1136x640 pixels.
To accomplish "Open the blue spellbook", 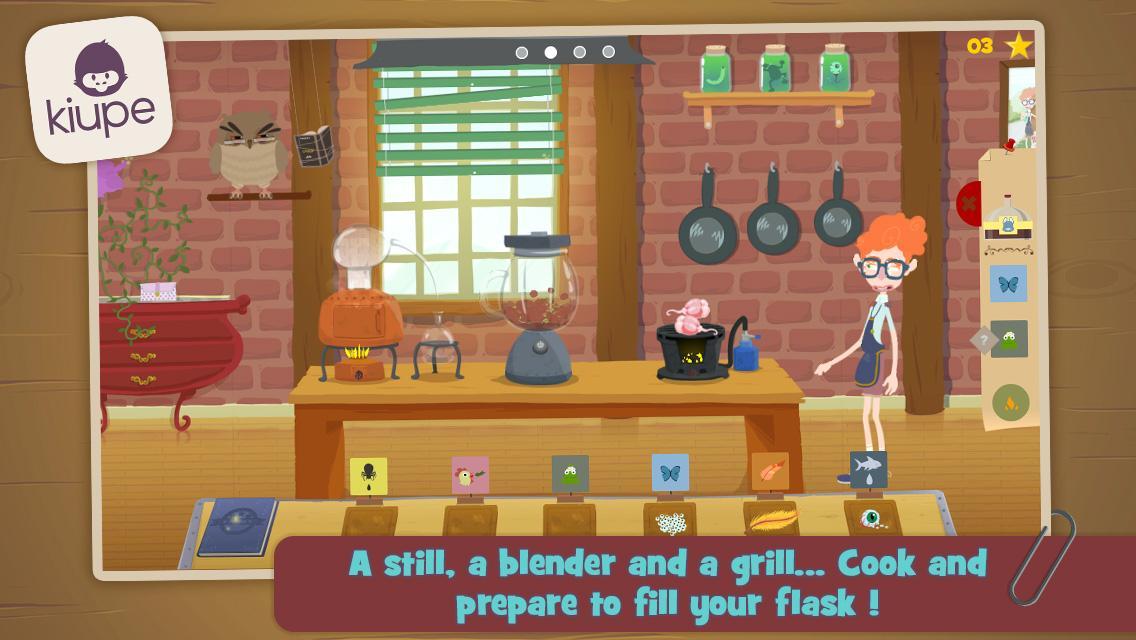I will pos(237,526).
